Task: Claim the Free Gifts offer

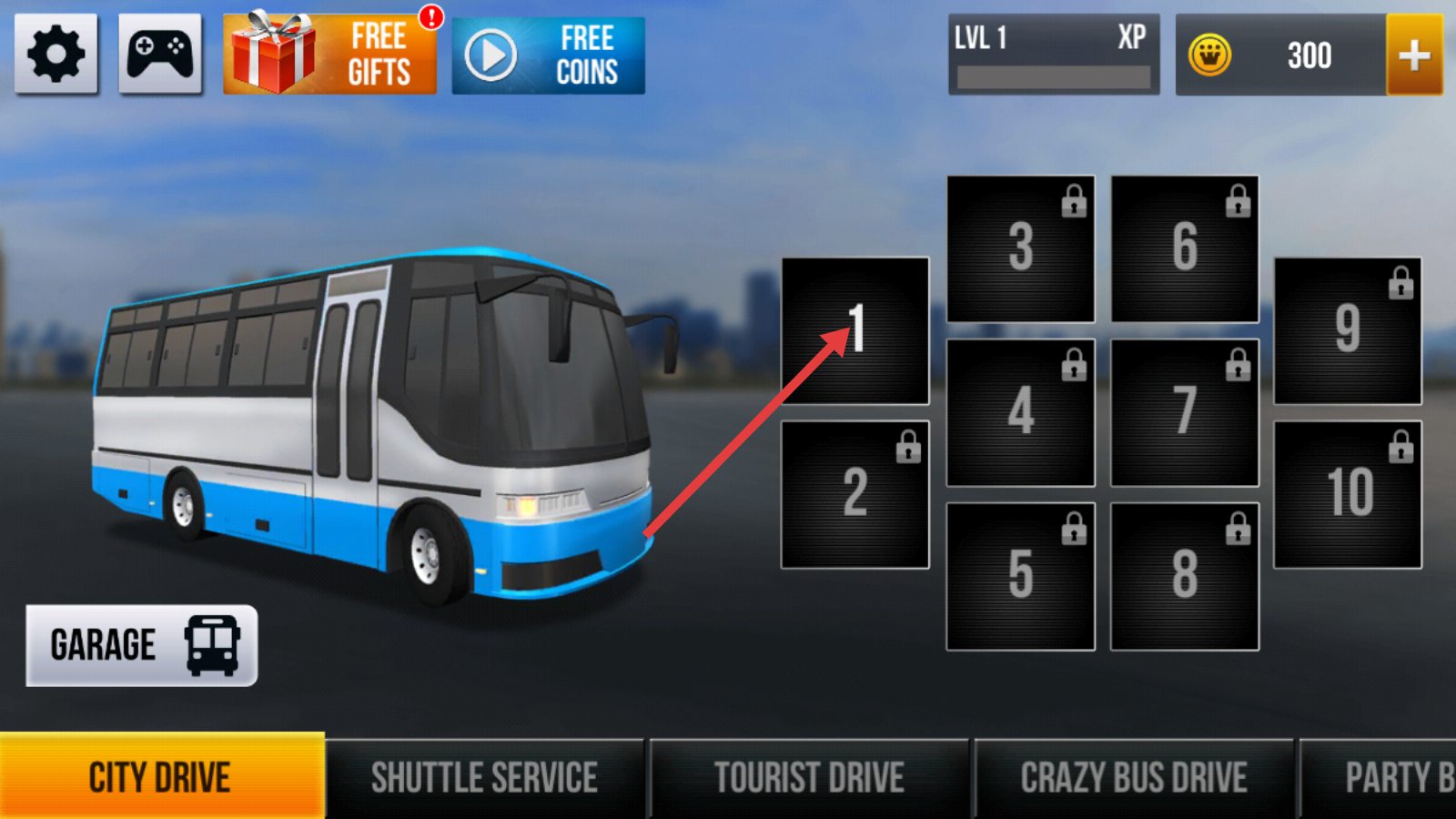Action: point(329,55)
